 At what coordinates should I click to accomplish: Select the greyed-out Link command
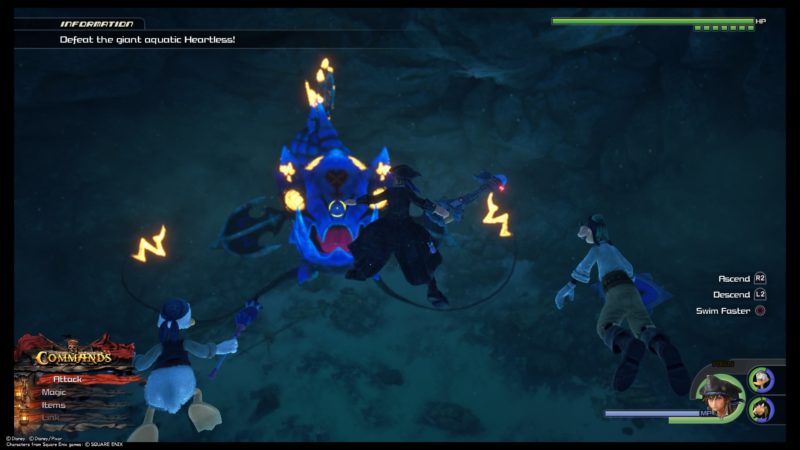tap(52, 418)
